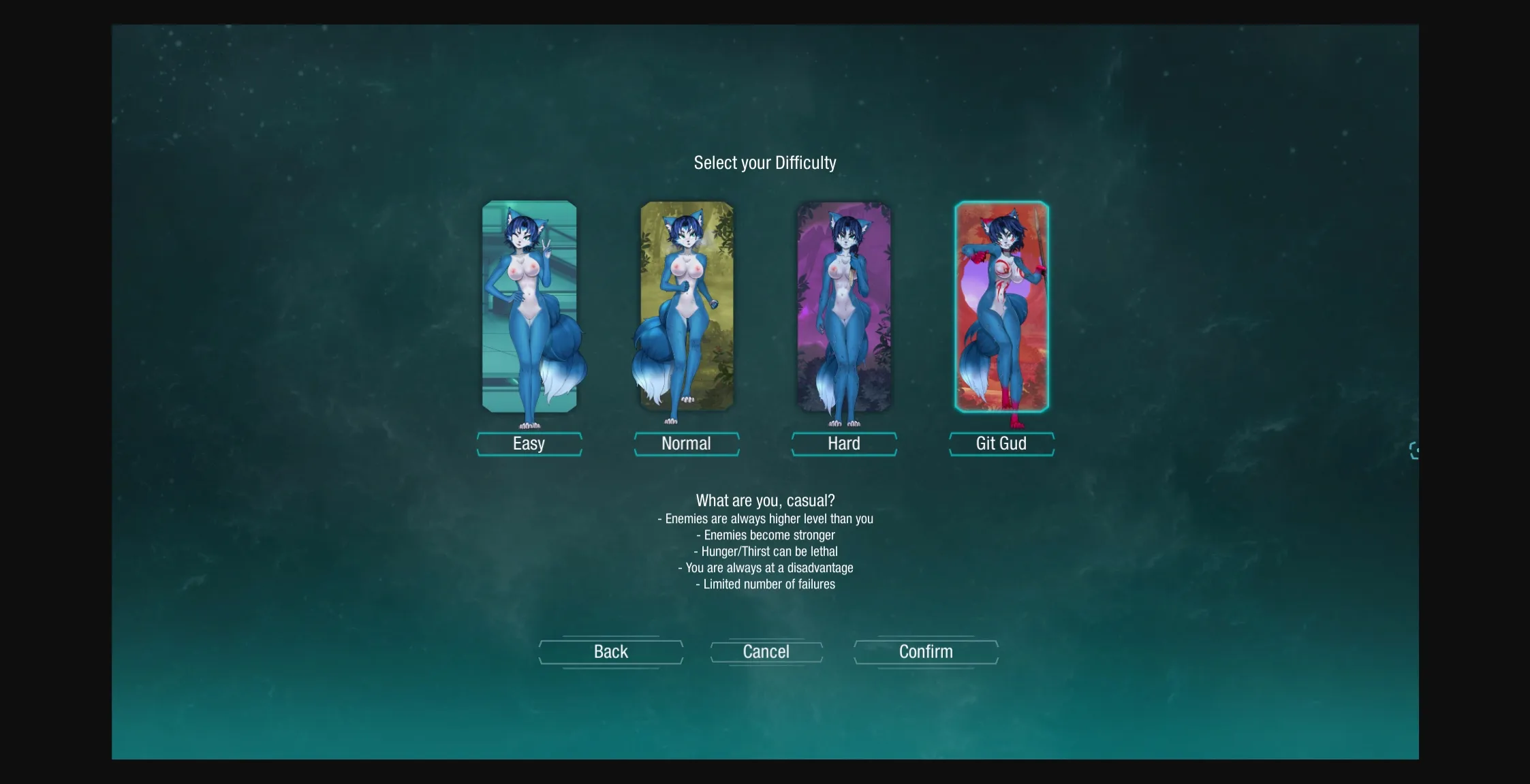Screen dimensions: 1530x784
Task: Click the 'Select your Difficulty' title
Action: (x=764, y=163)
